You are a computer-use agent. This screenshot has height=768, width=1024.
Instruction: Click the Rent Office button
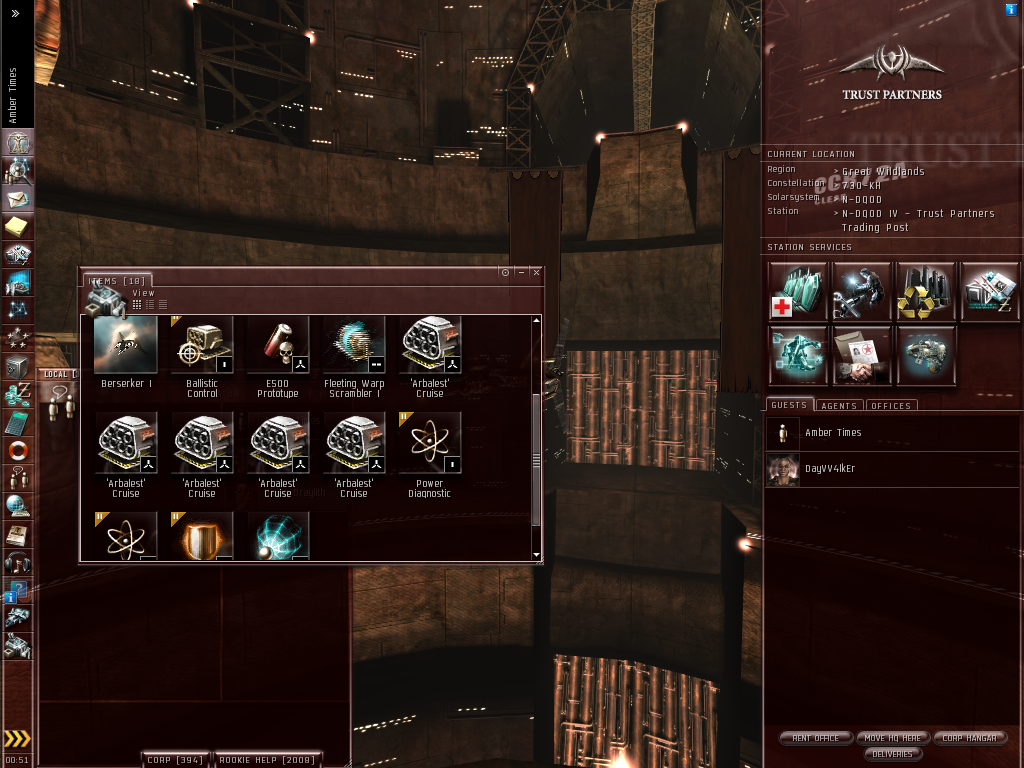click(815, 738)
